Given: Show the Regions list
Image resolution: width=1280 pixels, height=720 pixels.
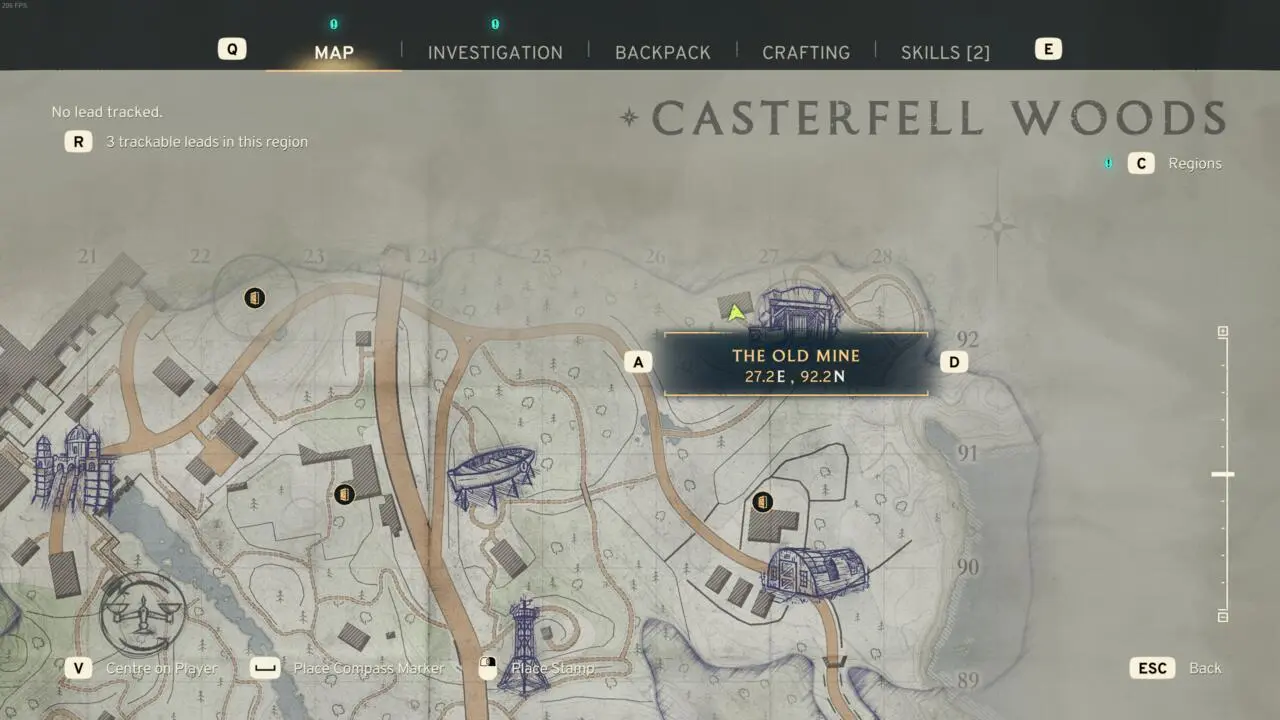Looking at the screenshot, I should click(x=1194, y=163).
